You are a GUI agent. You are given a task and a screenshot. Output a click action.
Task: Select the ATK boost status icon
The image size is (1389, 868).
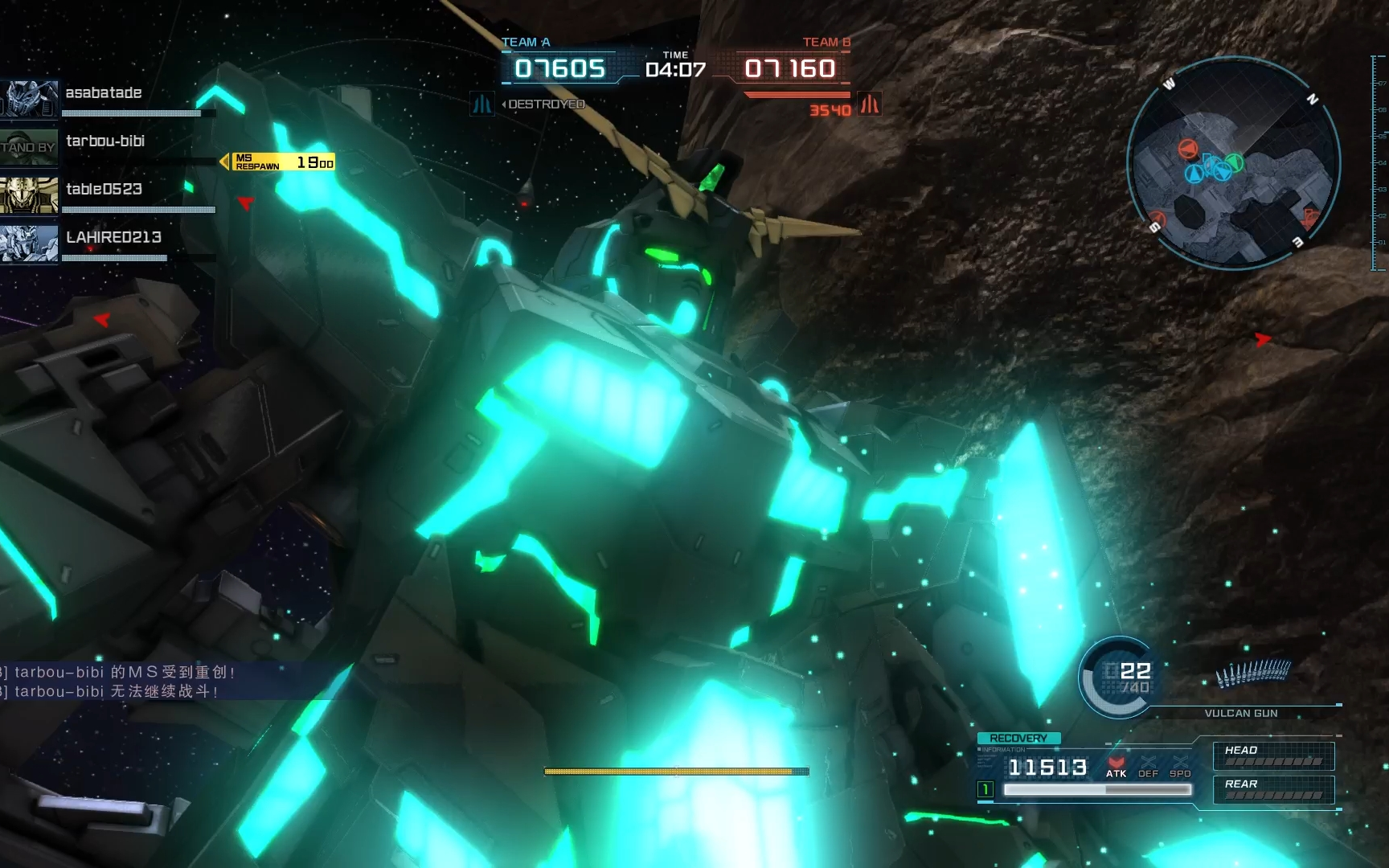click(x=1116, y=767)
